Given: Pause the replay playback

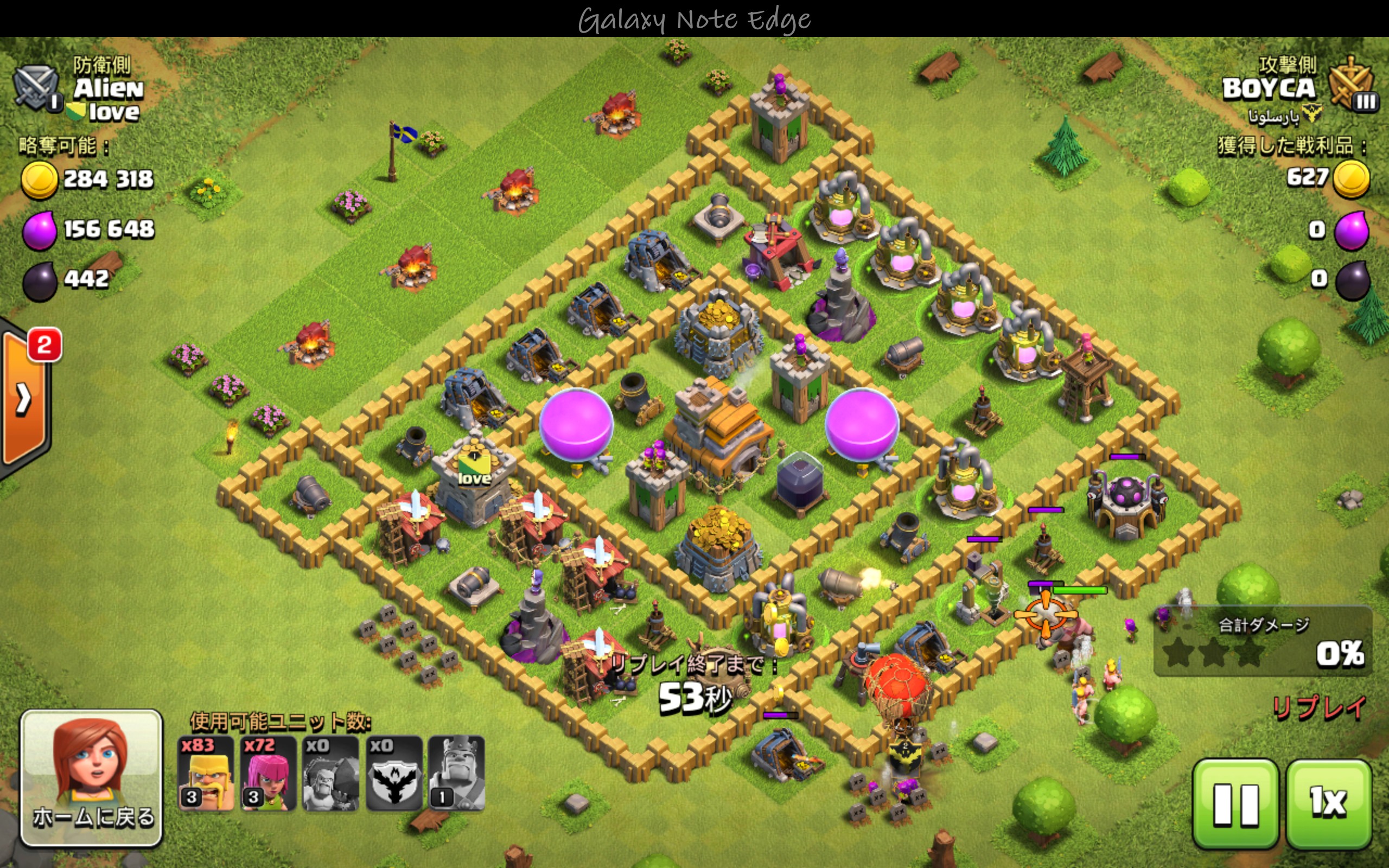Looking at the screenshot, I should pos(1235,803).
